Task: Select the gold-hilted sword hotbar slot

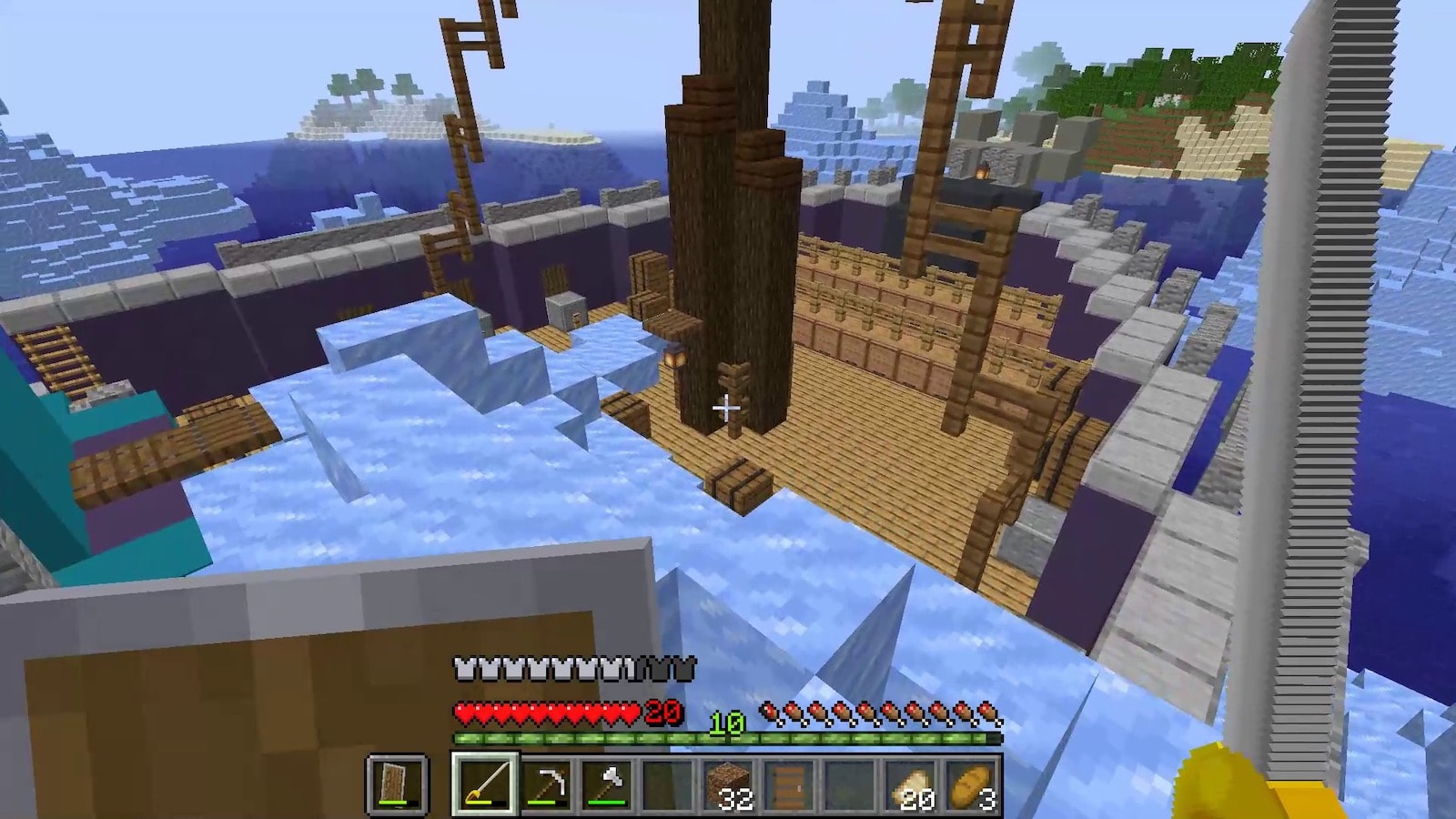Action: (x=486, y=784)
